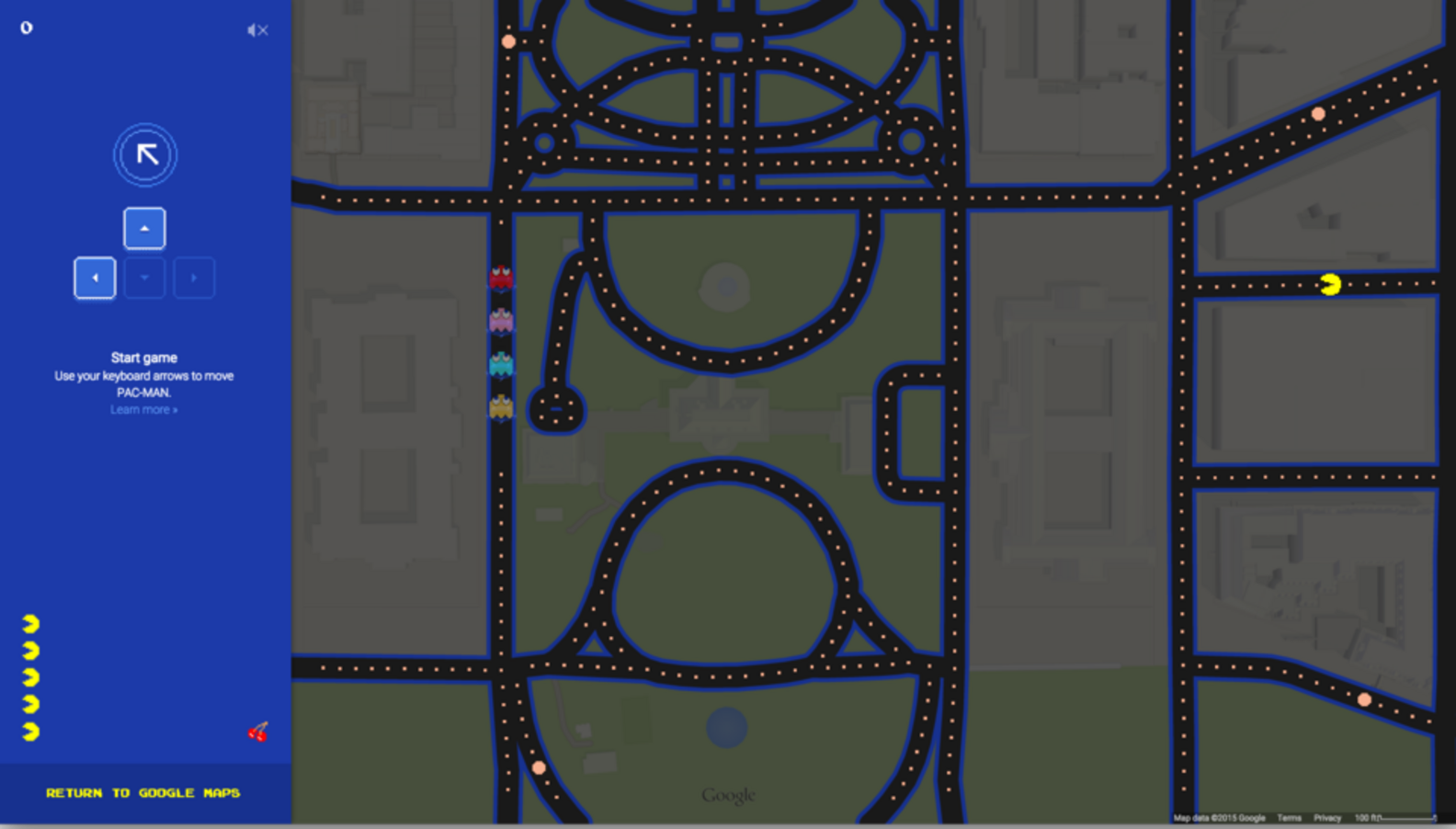Open the Learn more link
This screenshot has width=1456, height=829.
pyautogui.click(x=143, y=409)
